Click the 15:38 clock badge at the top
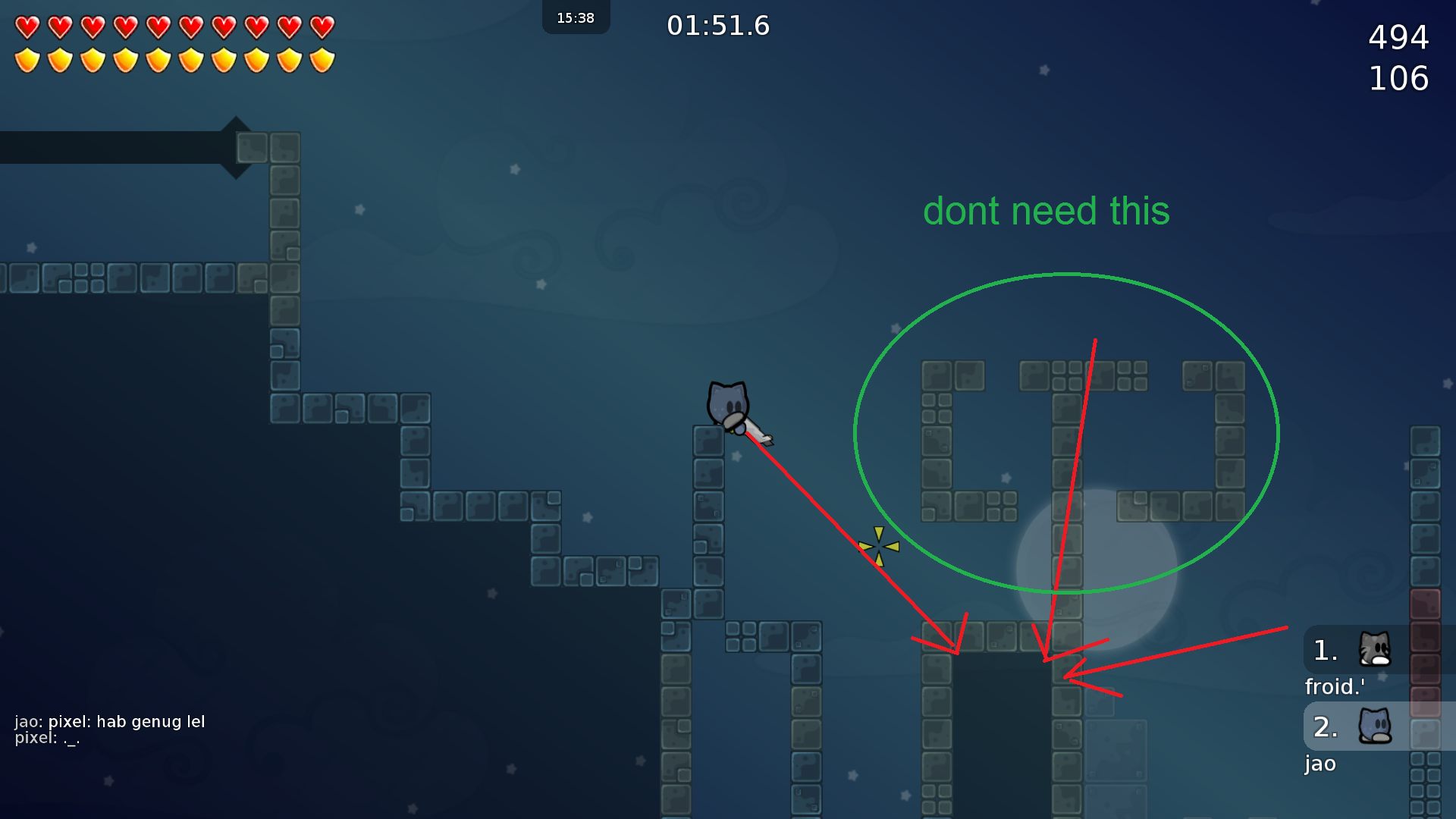The height and width of the screenshot is (819, 1456). point(576,17)
